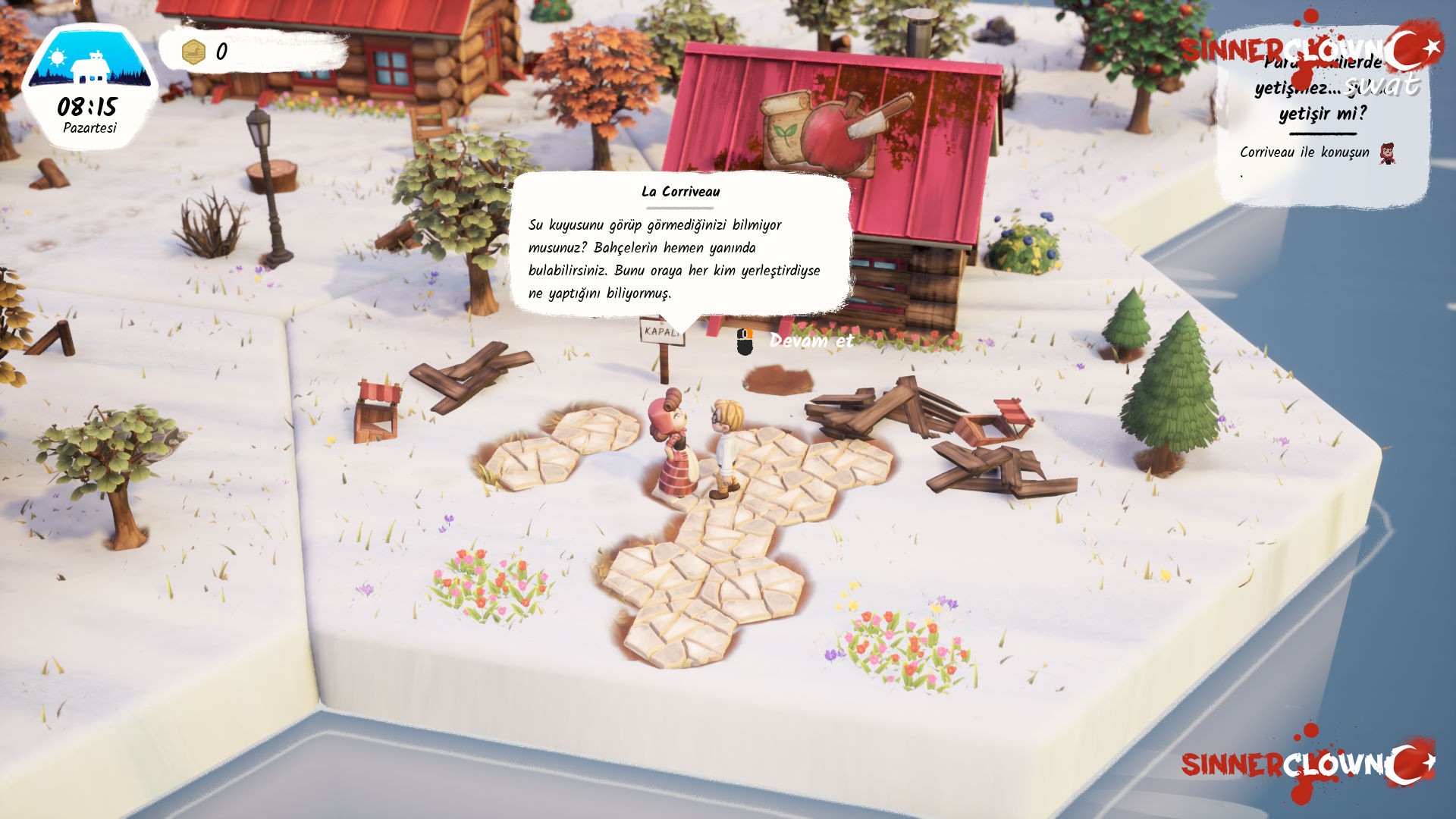
Task: Click the day and clock house icon
Action: tap(89, 64)
